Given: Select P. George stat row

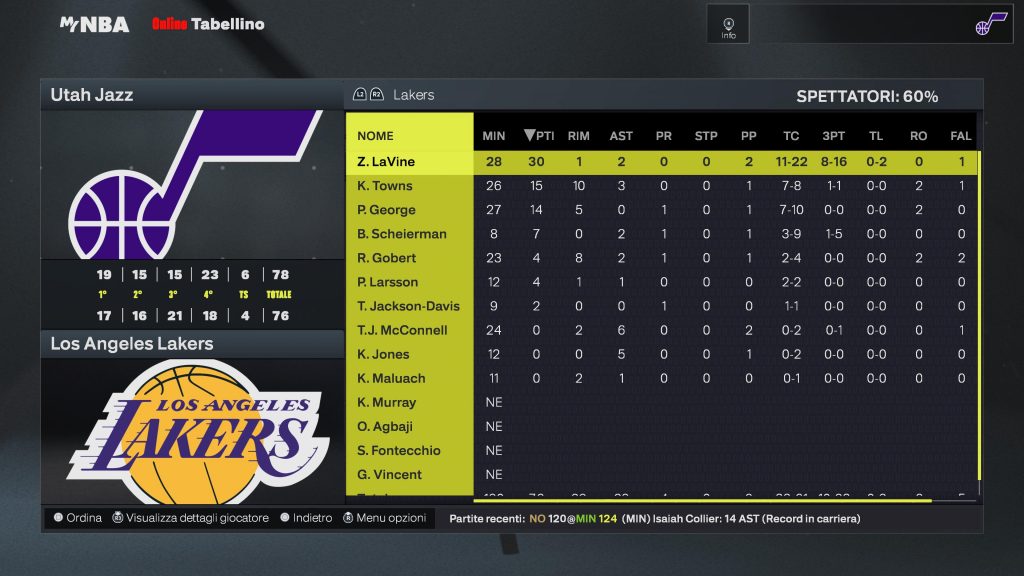Looking at the screenshot, I should tap(386, 210).
